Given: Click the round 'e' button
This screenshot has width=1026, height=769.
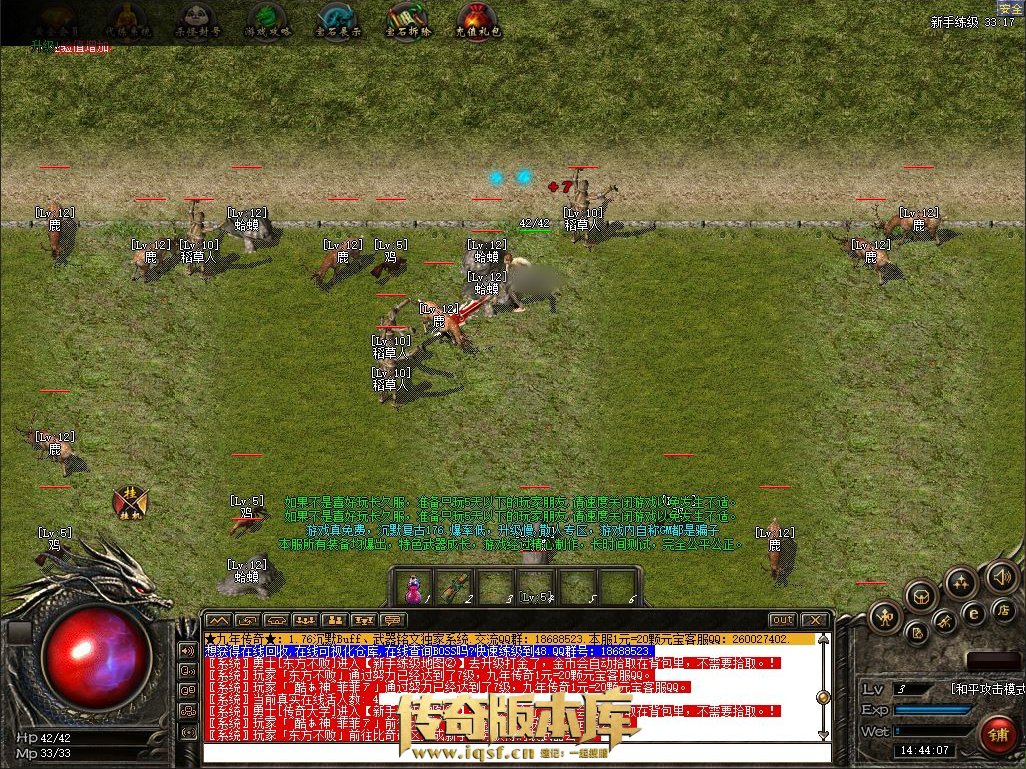Looking at the screenshot, I should pyautogui.click(x=972, y=612).
